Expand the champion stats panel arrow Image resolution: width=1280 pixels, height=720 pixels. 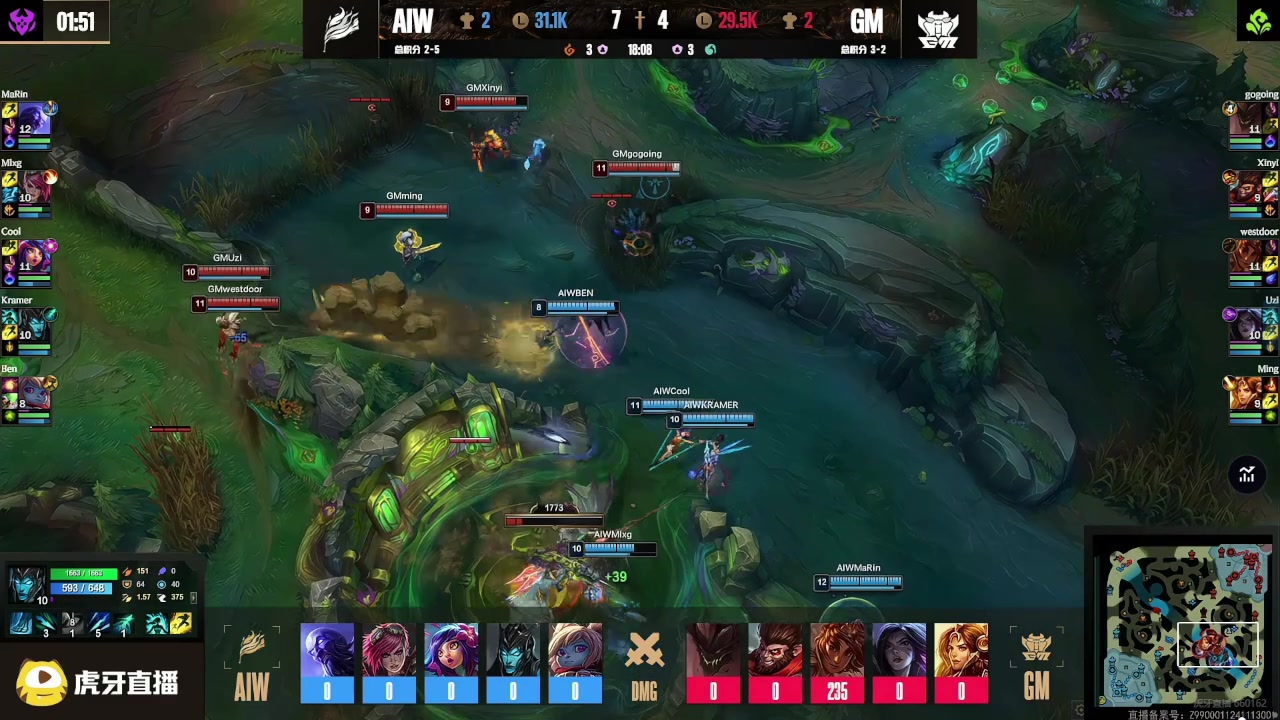click(193, 597)
